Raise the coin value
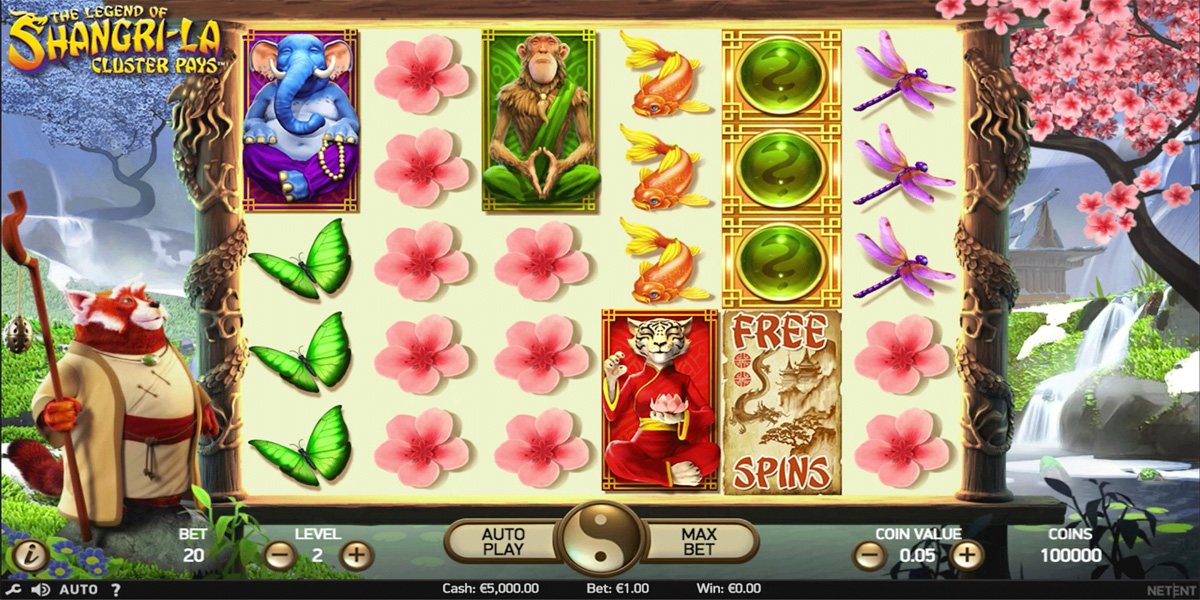Screen dimensions: 1200x600 pyautogui.click(x=966, y=555)
